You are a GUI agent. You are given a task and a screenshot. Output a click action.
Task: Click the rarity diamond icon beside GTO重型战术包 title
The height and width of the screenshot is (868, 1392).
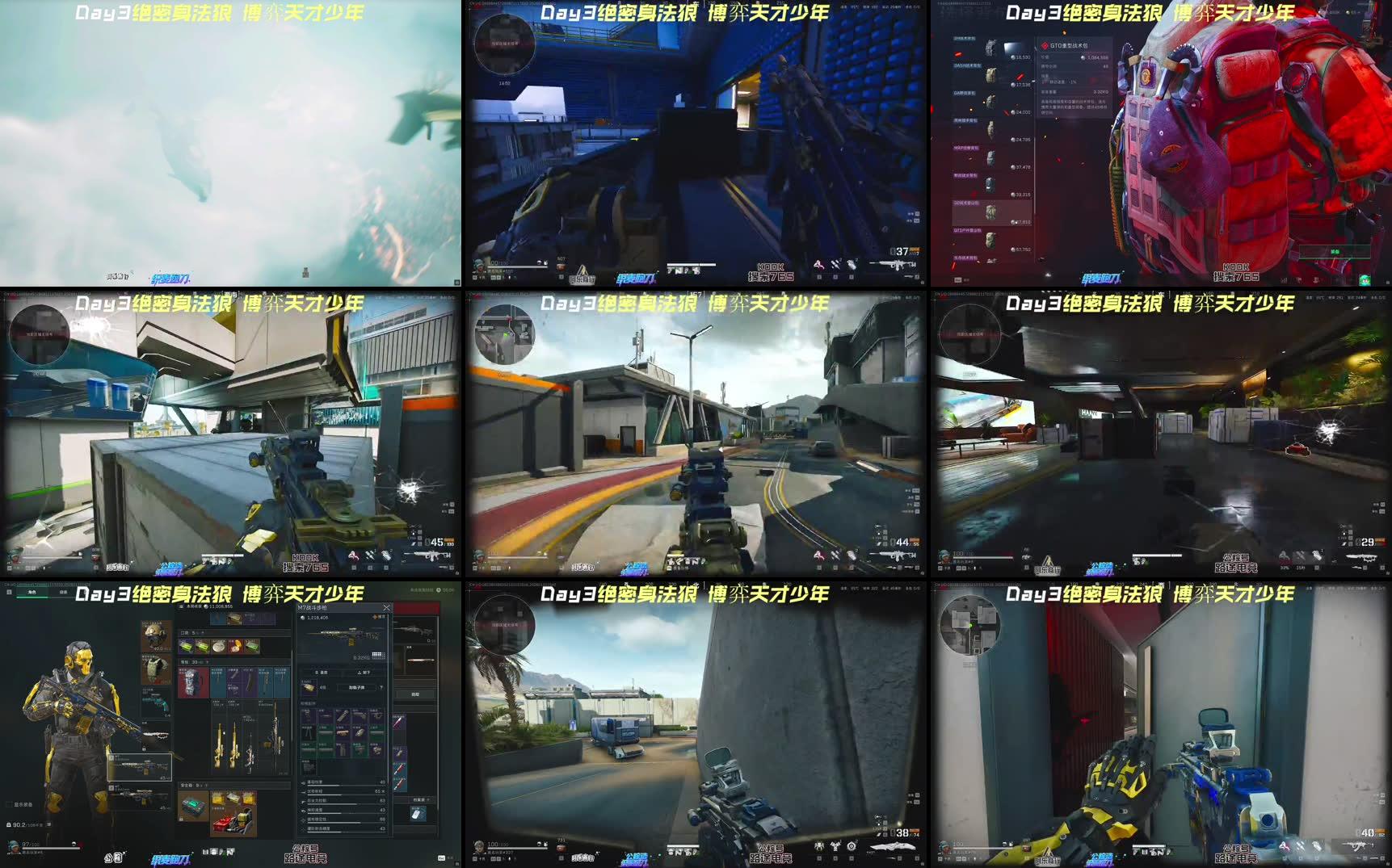point(1044,45)
